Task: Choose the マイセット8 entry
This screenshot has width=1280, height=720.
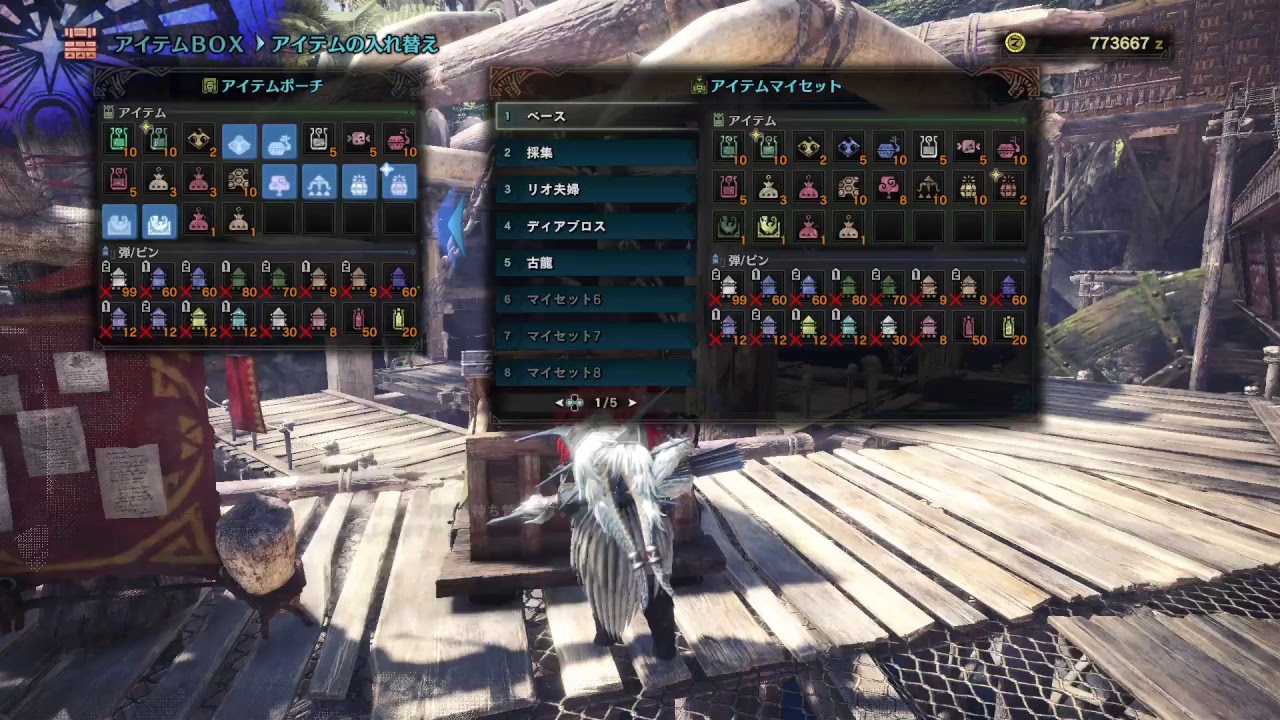Action: 596,373
